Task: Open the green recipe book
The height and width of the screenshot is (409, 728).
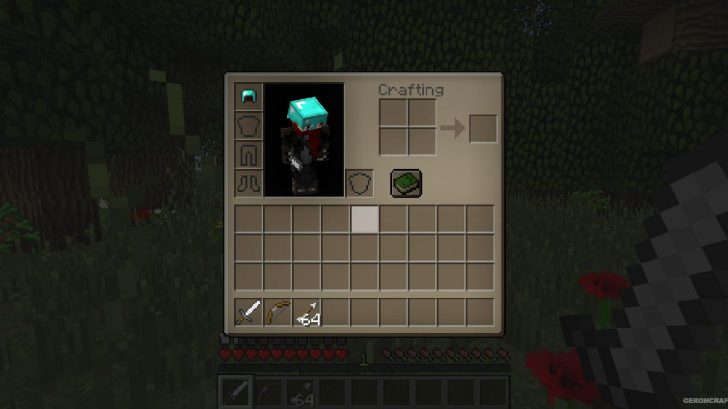Action: pos(405,182)
